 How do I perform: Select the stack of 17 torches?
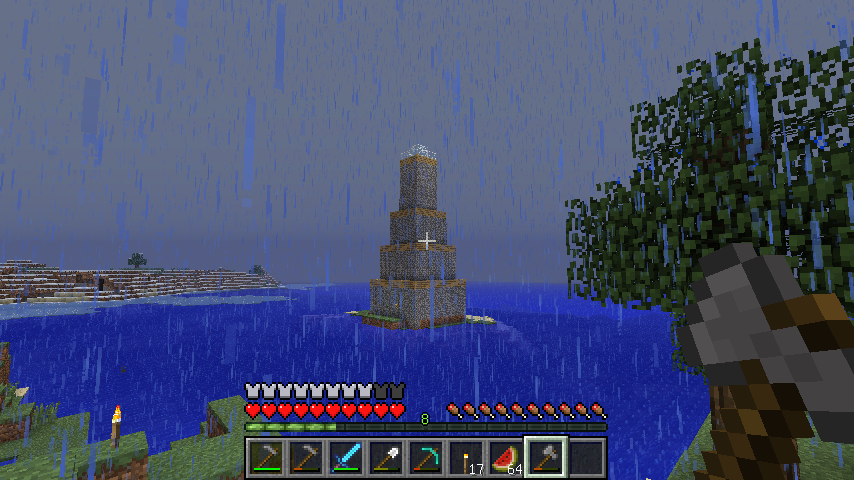click(x=466, y=458)
